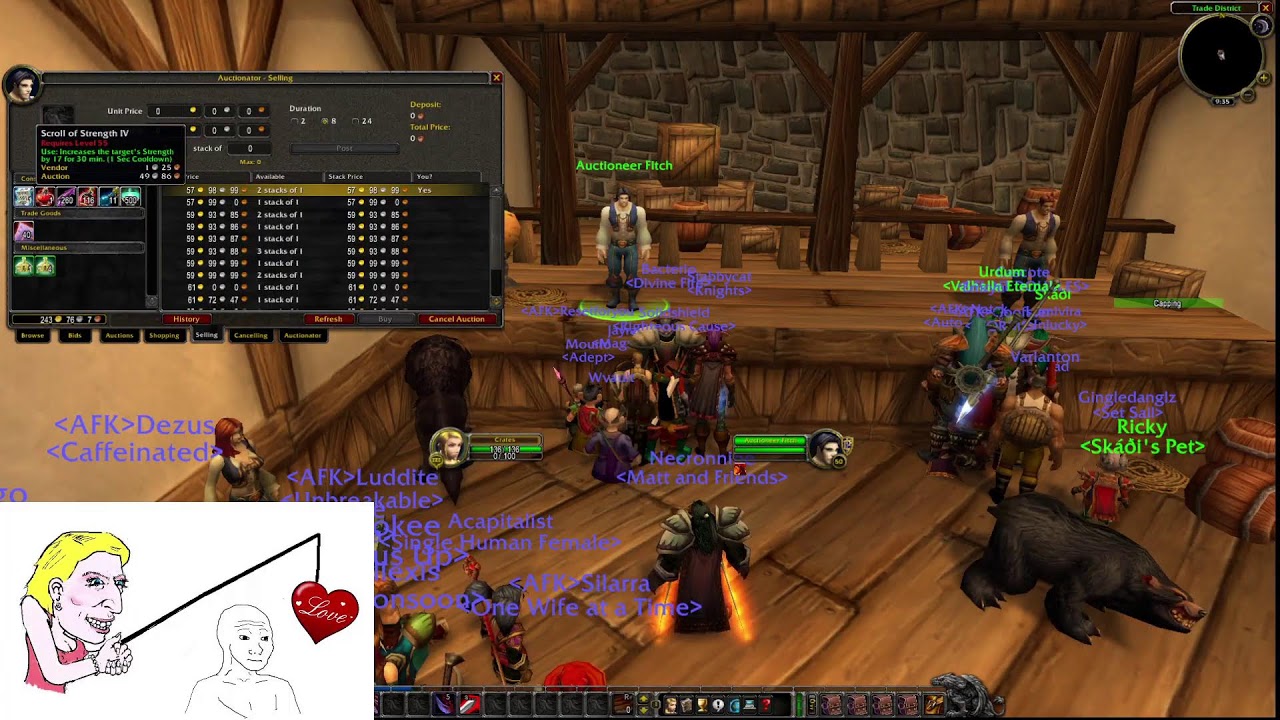Choose the 2 hour duration option
This screenshot has width=1280, height=720.
click(x=294, y=121)
